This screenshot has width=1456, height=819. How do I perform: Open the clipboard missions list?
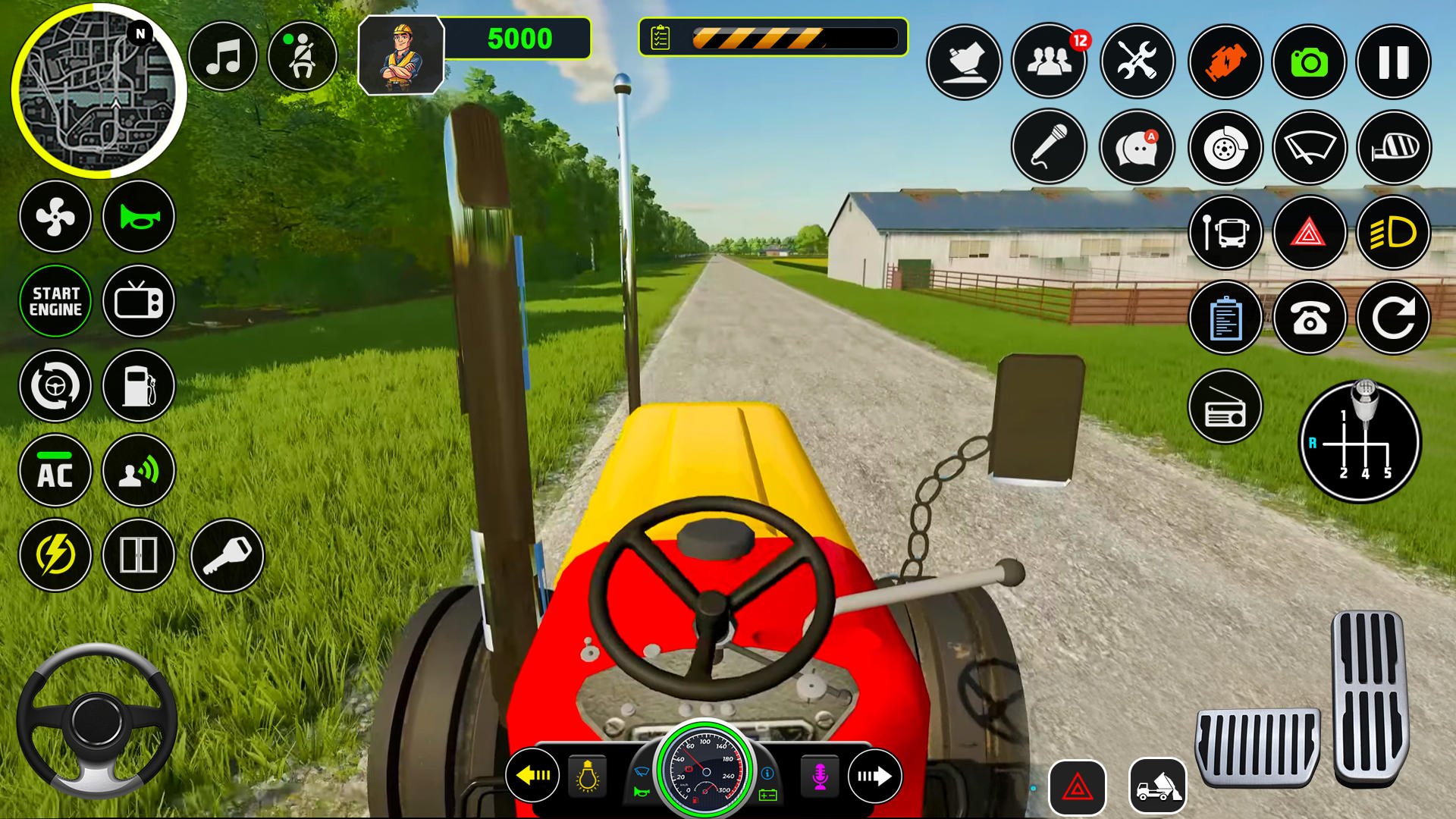coord(1225,318)
